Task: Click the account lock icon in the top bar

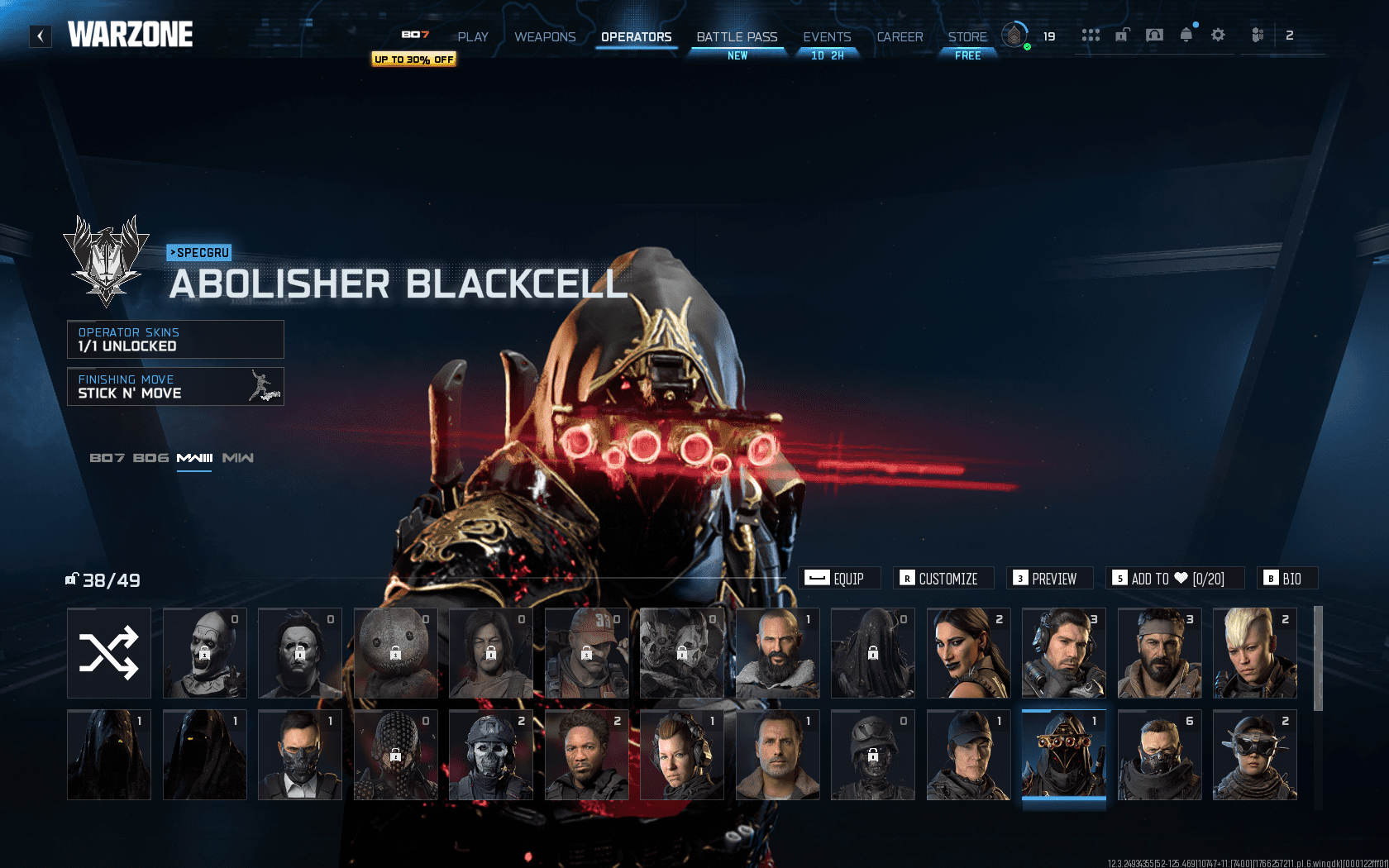Action: click(1122, 35)
